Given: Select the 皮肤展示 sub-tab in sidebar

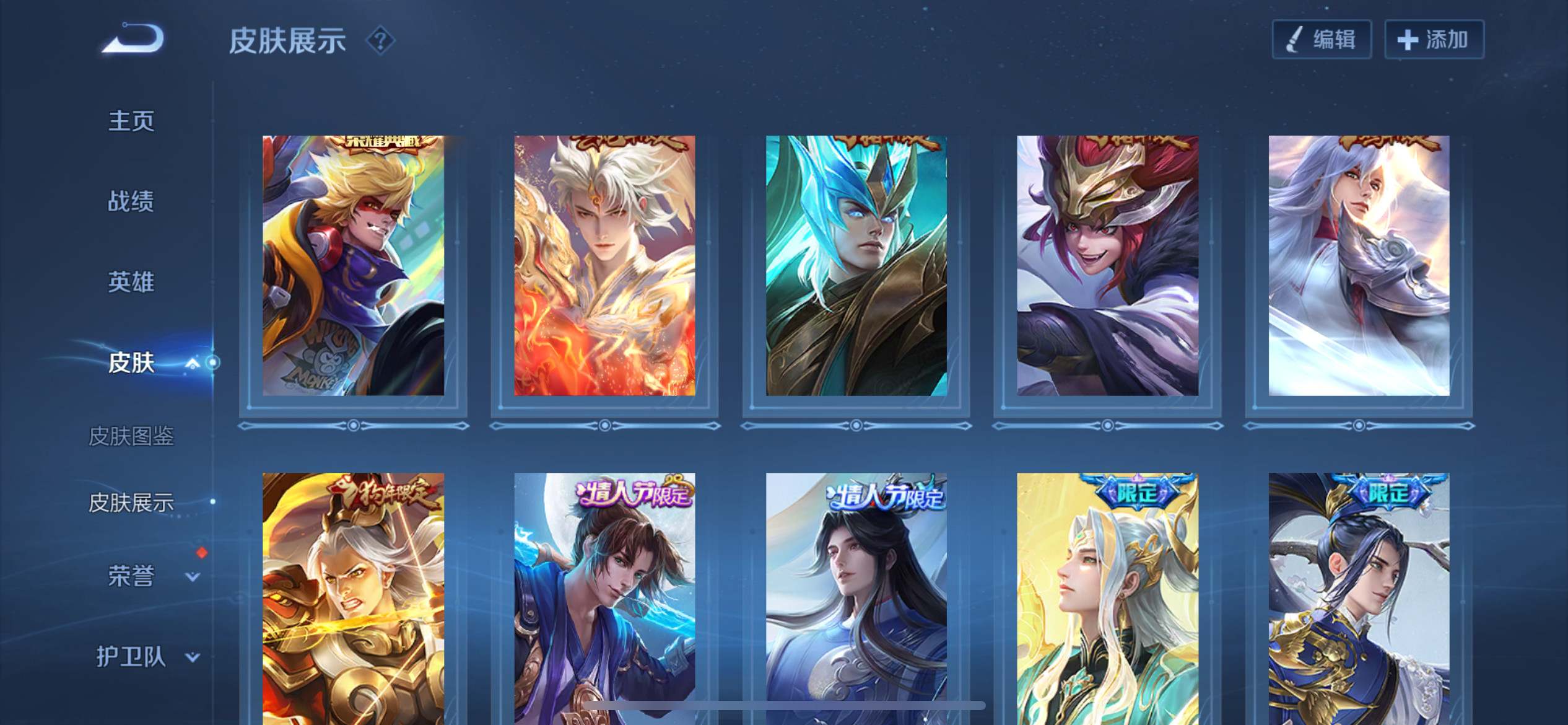Looking at the screenshot, I should [x=131, y=503].
